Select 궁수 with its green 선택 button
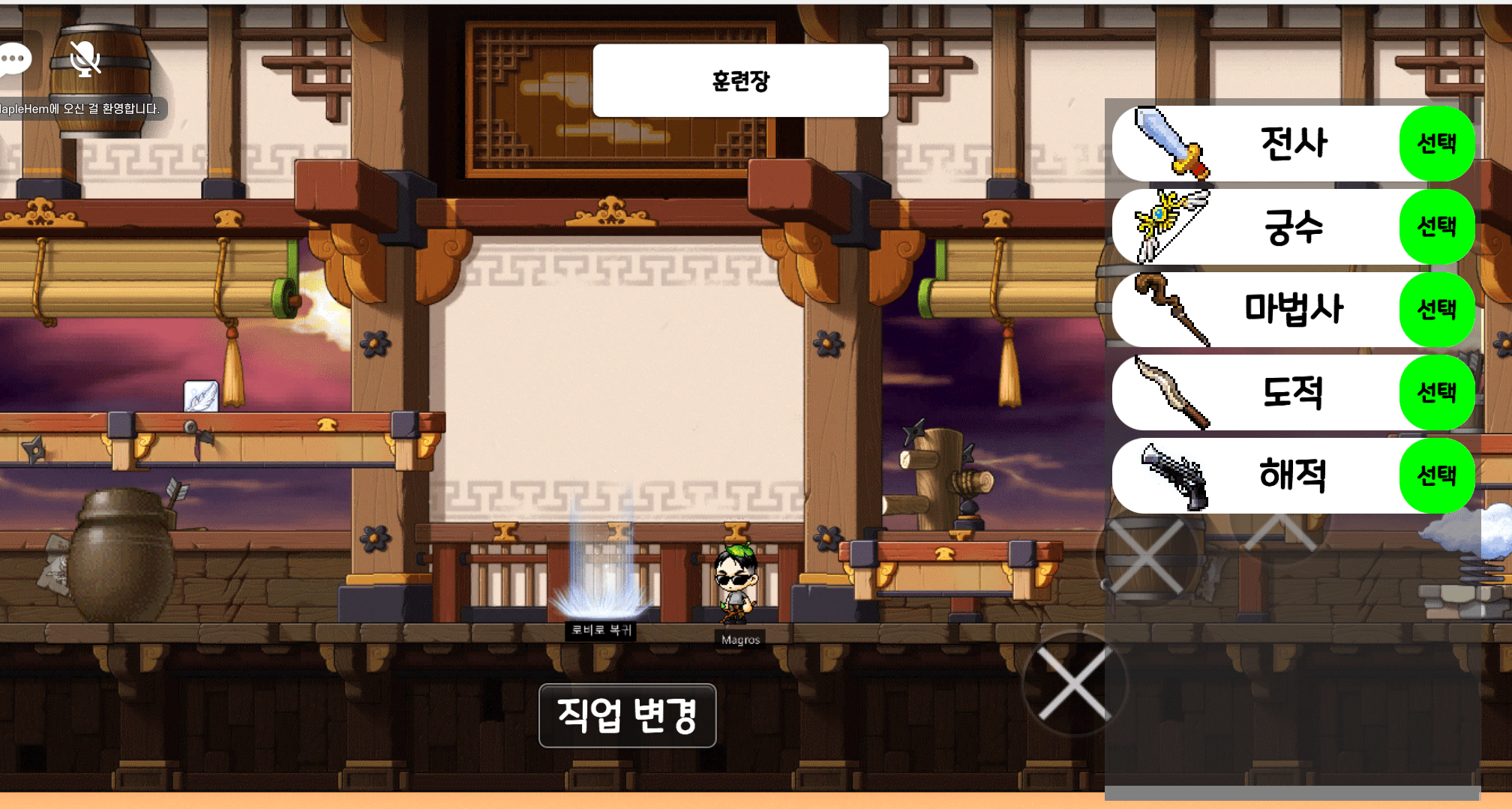The width and height of the screenshot is (1512, 809). [x=1436, y=226]
